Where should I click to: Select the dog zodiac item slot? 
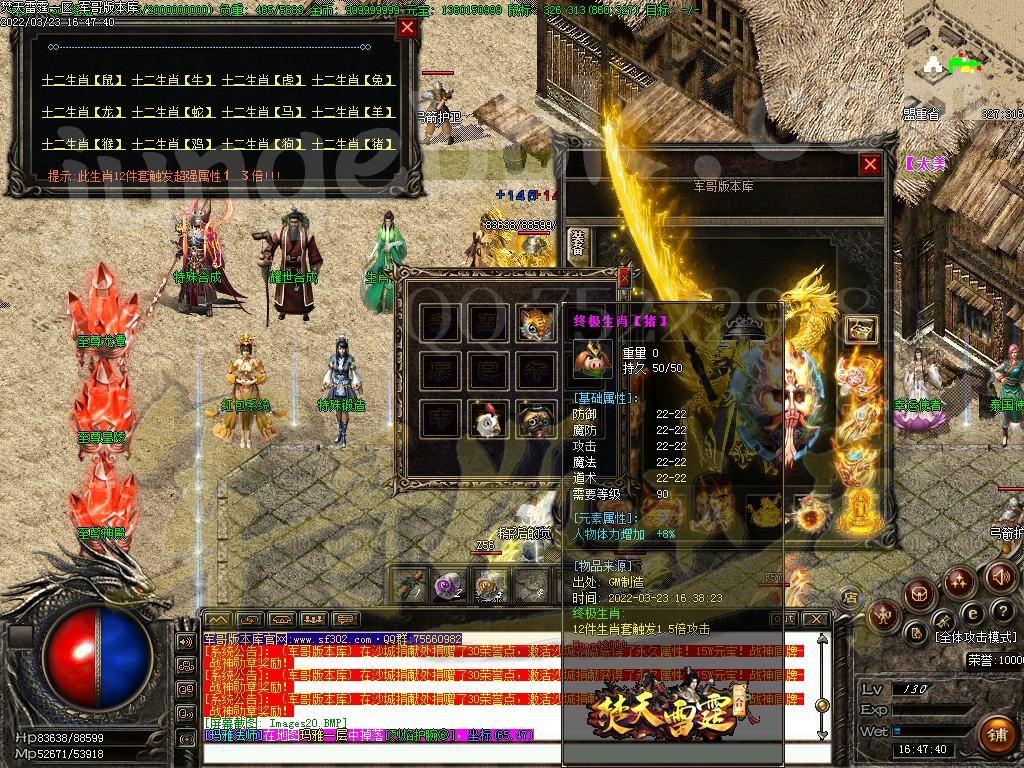click(537, 419)
